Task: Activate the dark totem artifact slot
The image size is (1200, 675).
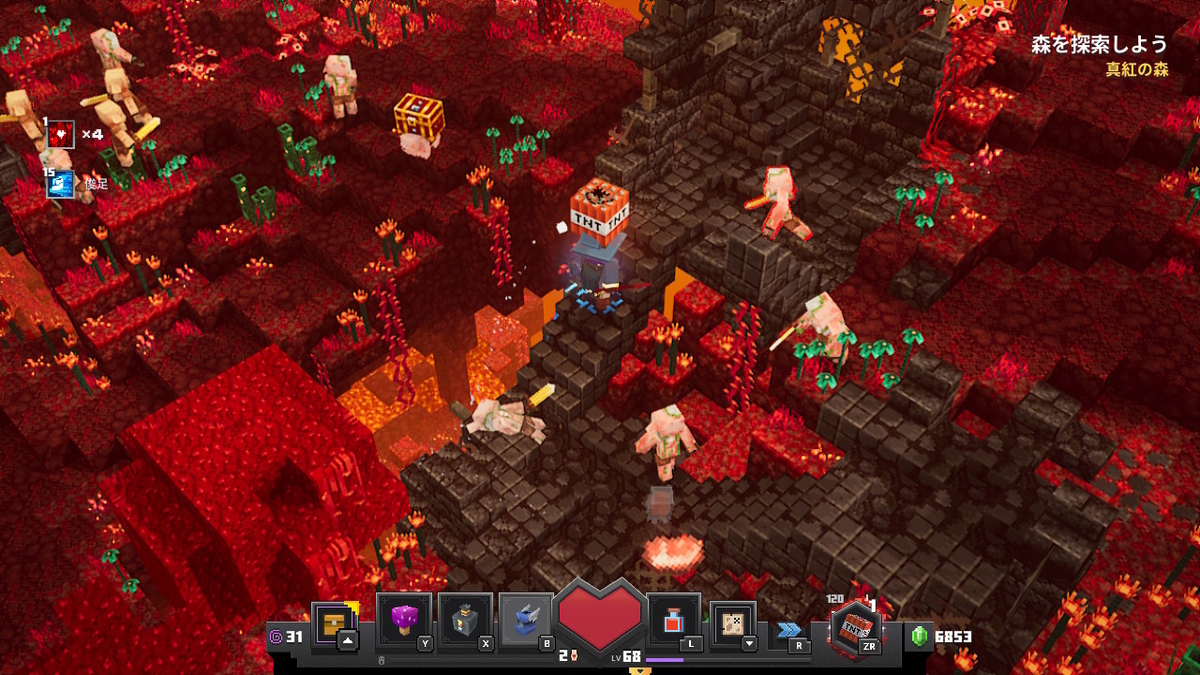Action: pos(465,619)
